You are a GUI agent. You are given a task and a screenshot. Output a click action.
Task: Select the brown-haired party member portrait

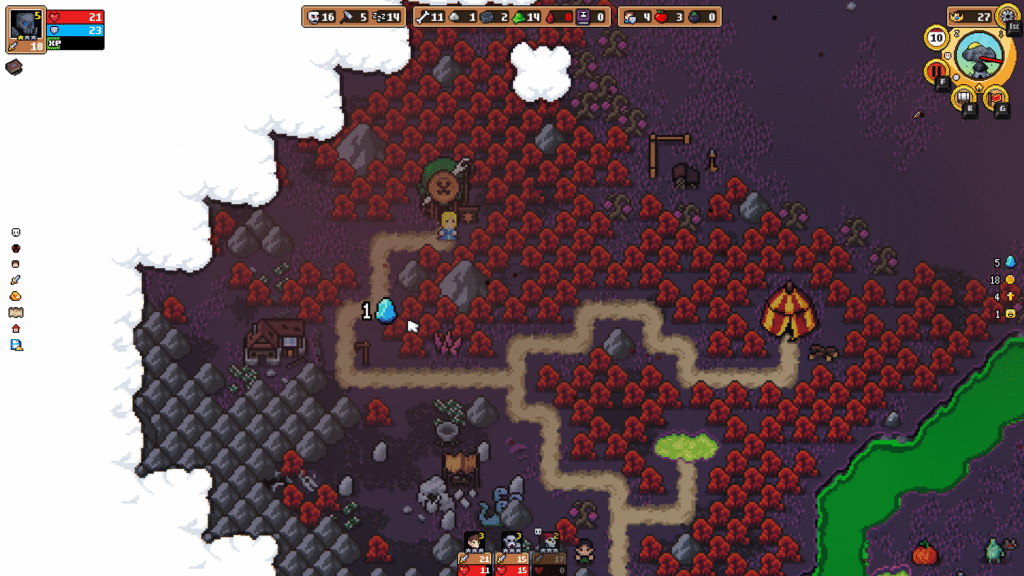[x=475, y=543]
